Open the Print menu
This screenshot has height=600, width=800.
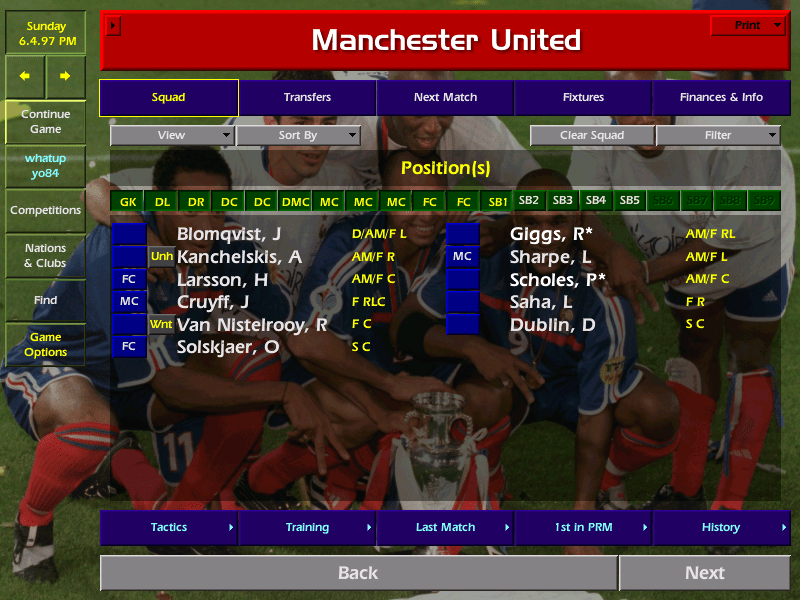(747, 26)
